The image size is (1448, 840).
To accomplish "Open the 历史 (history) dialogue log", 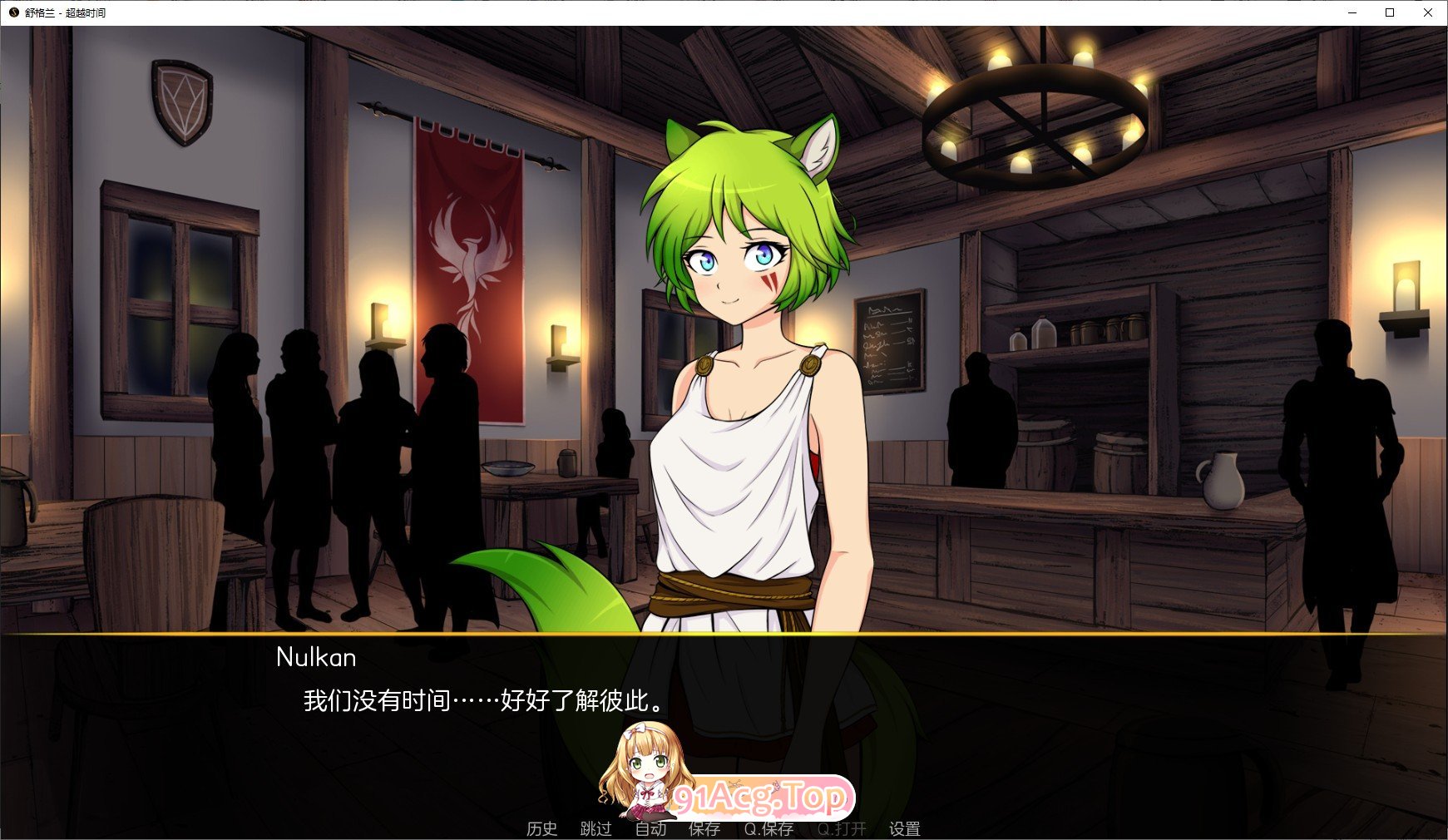I will 541,829.
